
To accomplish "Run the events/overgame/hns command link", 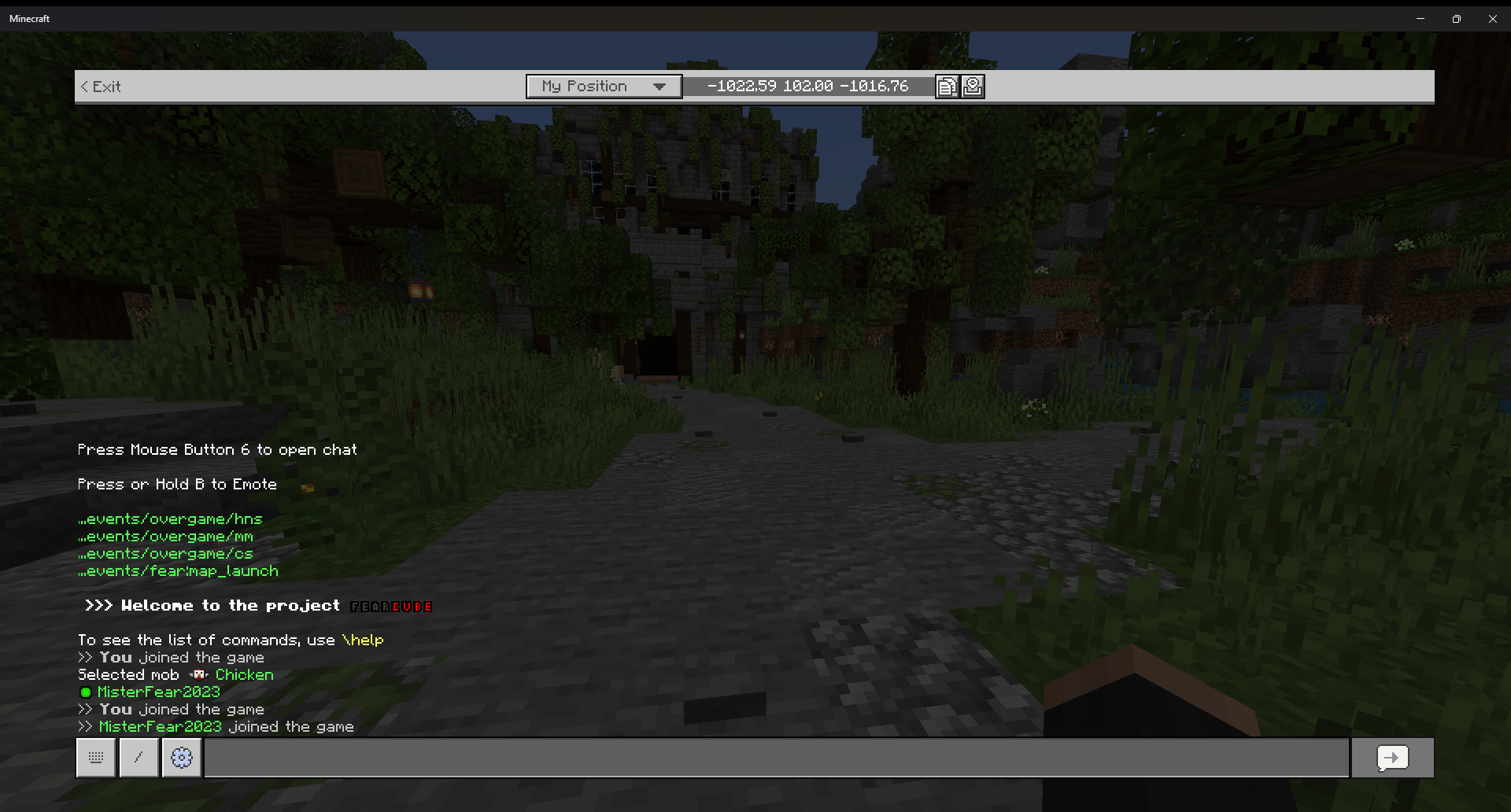I will [x=170, y=519].
